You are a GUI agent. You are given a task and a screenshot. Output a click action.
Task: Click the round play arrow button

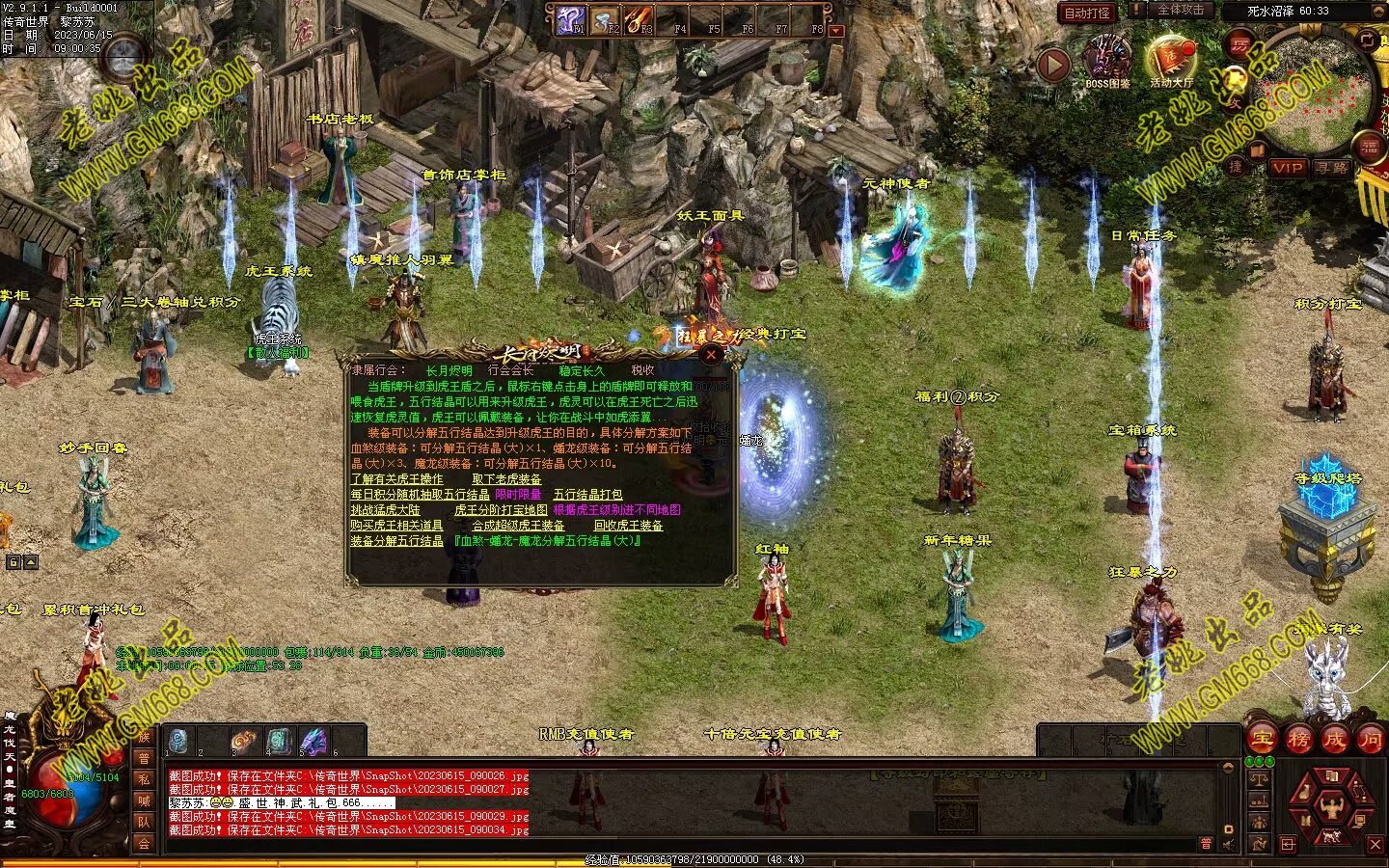(1053, 65)
